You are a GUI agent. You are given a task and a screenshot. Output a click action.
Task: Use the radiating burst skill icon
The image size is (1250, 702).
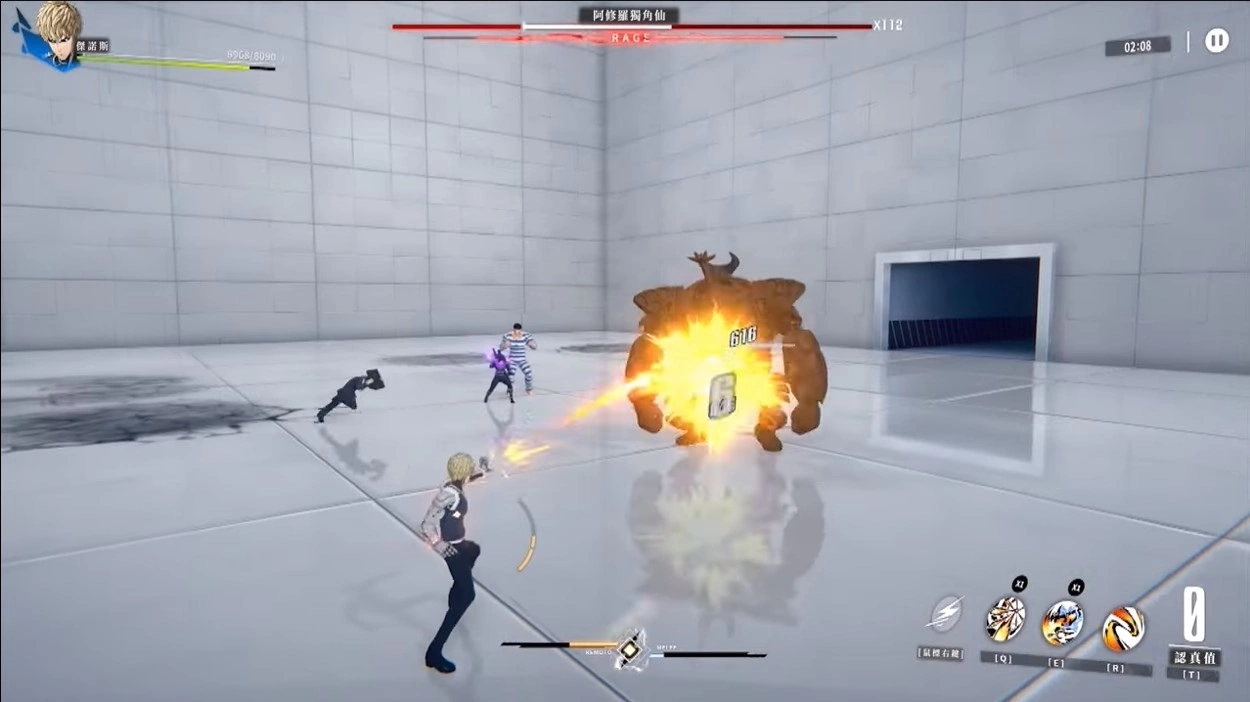tap(1005, 619)
